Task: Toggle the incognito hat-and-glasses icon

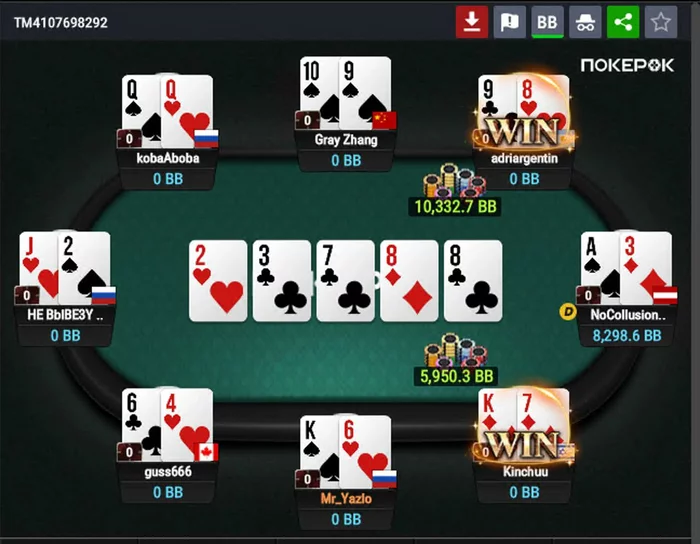Action: tap(585, 22)
